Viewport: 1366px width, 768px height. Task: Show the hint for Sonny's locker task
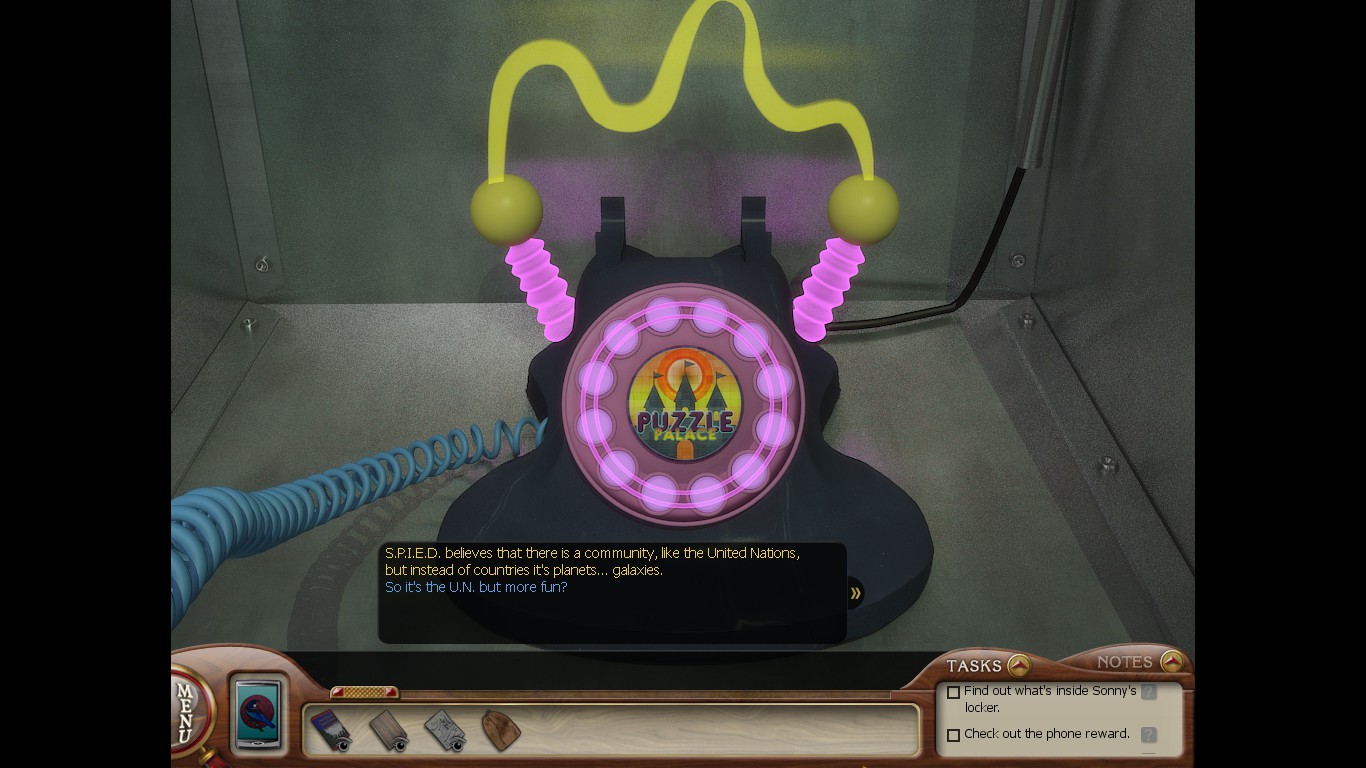point(1149,692)
